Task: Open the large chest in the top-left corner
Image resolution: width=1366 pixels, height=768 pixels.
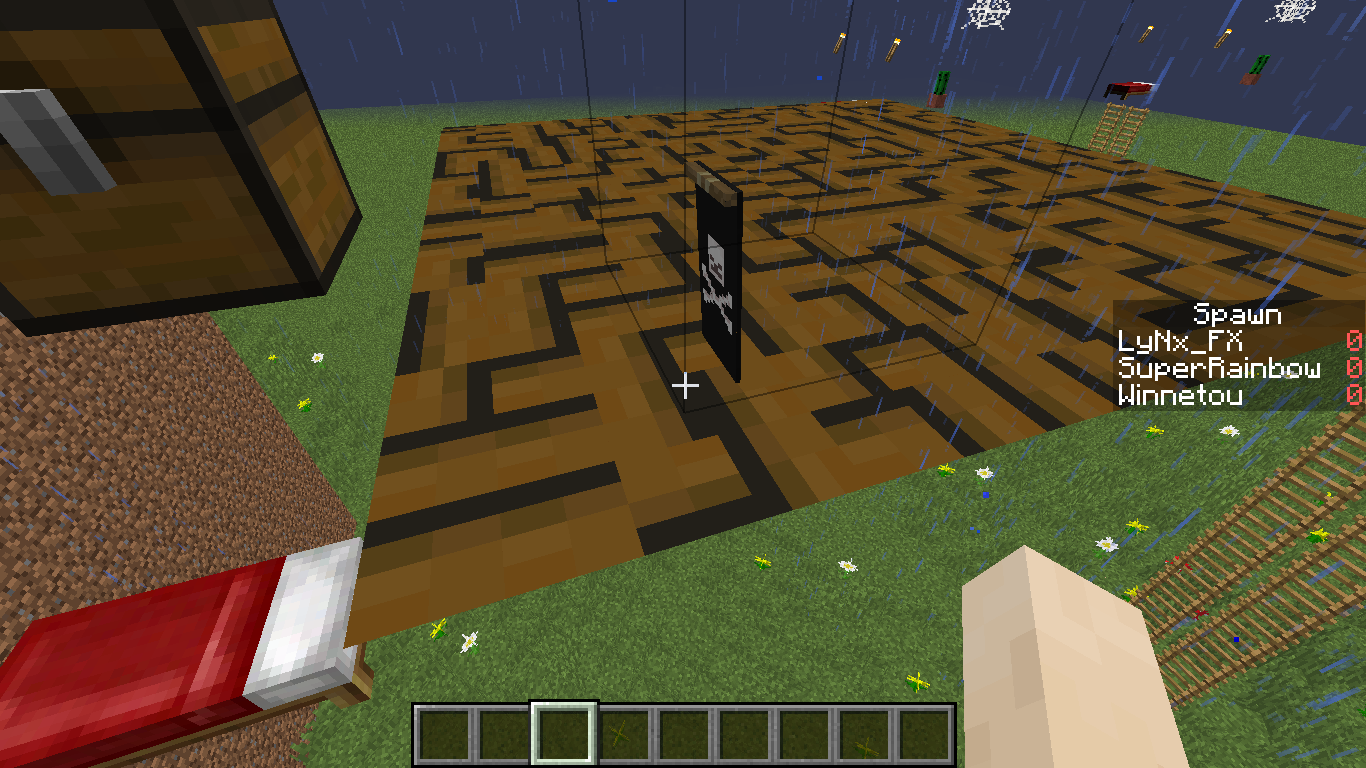Action: click(x=160, y=150)
